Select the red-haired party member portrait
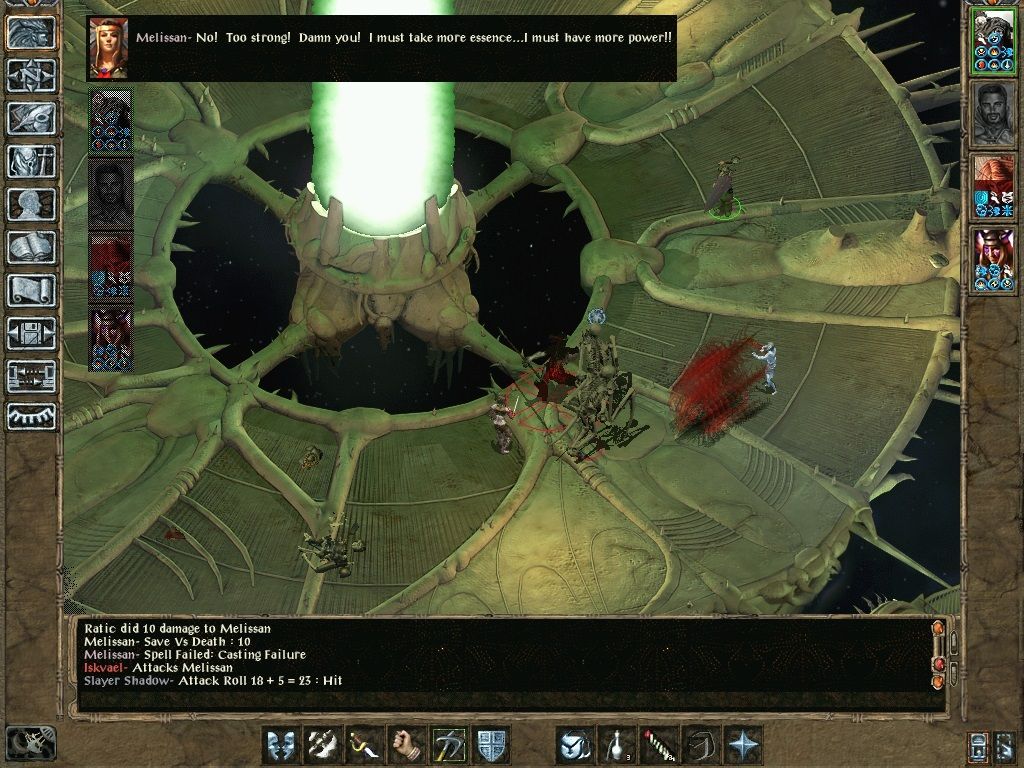The height and width of the screenshot is (768, 1024). click(993, 186)
